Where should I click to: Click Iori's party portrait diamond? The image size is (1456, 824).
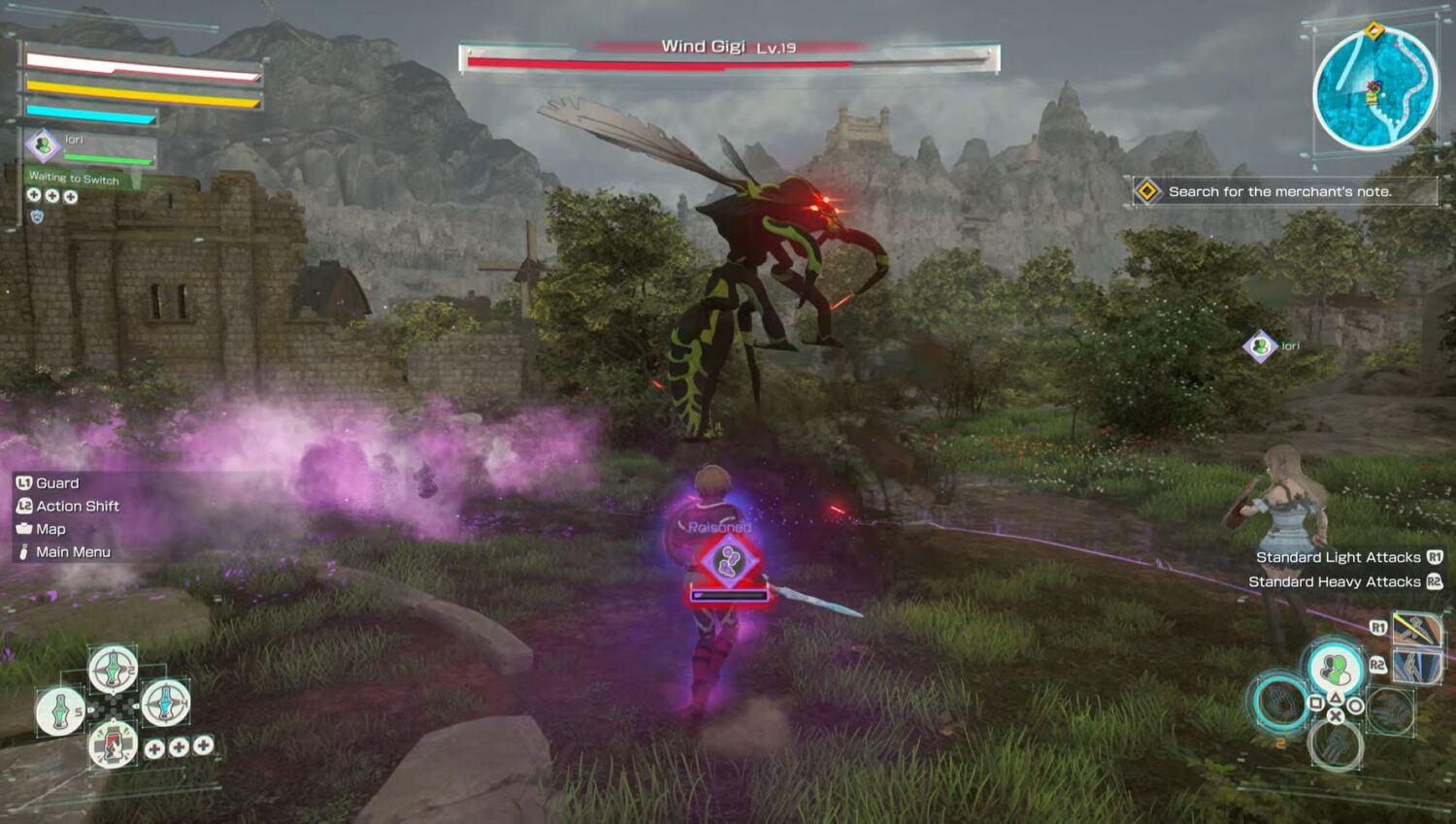(x=43, y=146)
